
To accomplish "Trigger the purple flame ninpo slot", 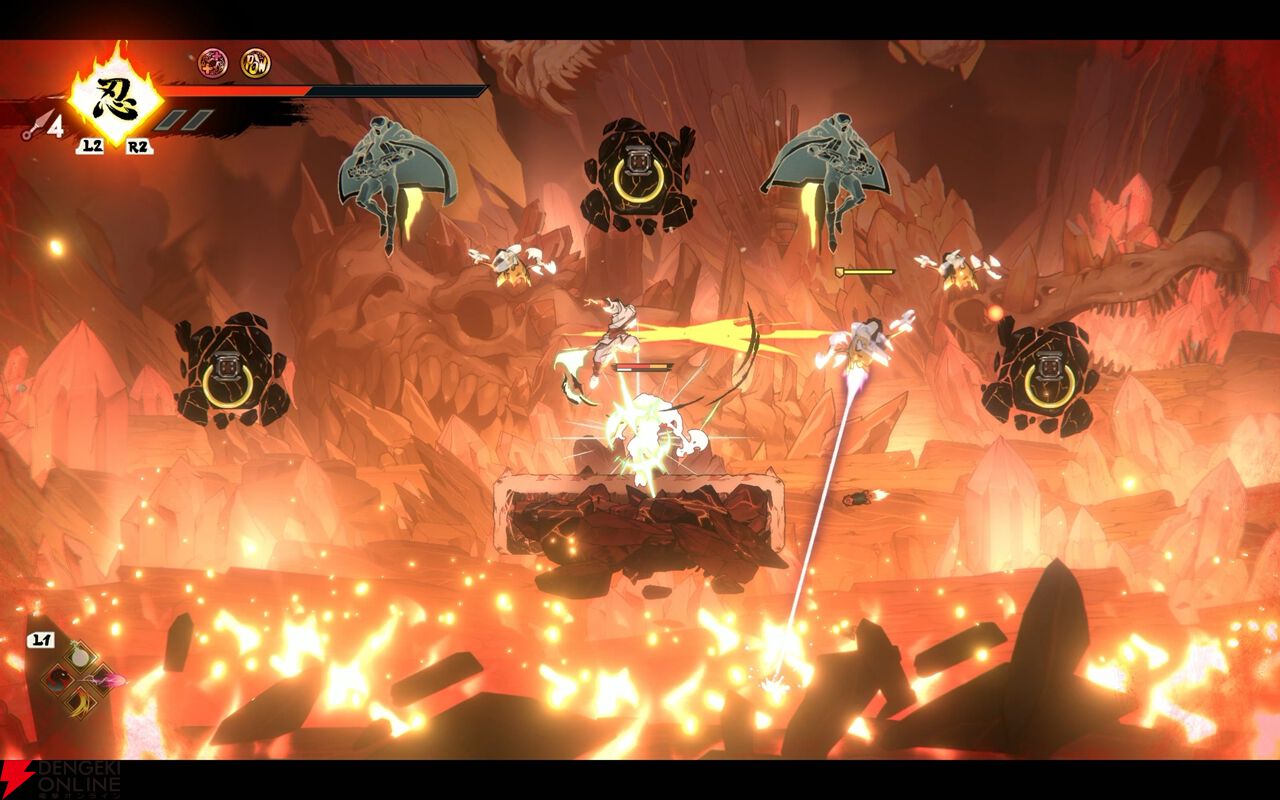I will coord(103,680).
